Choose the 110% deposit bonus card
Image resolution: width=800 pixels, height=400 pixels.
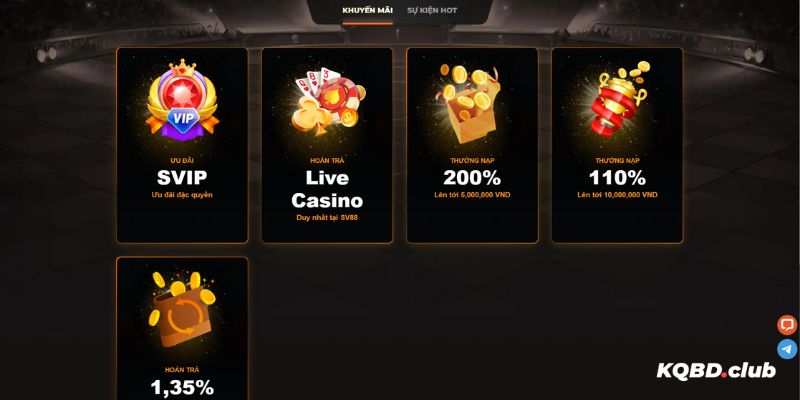pyautogui.click(x=617, y=145)
